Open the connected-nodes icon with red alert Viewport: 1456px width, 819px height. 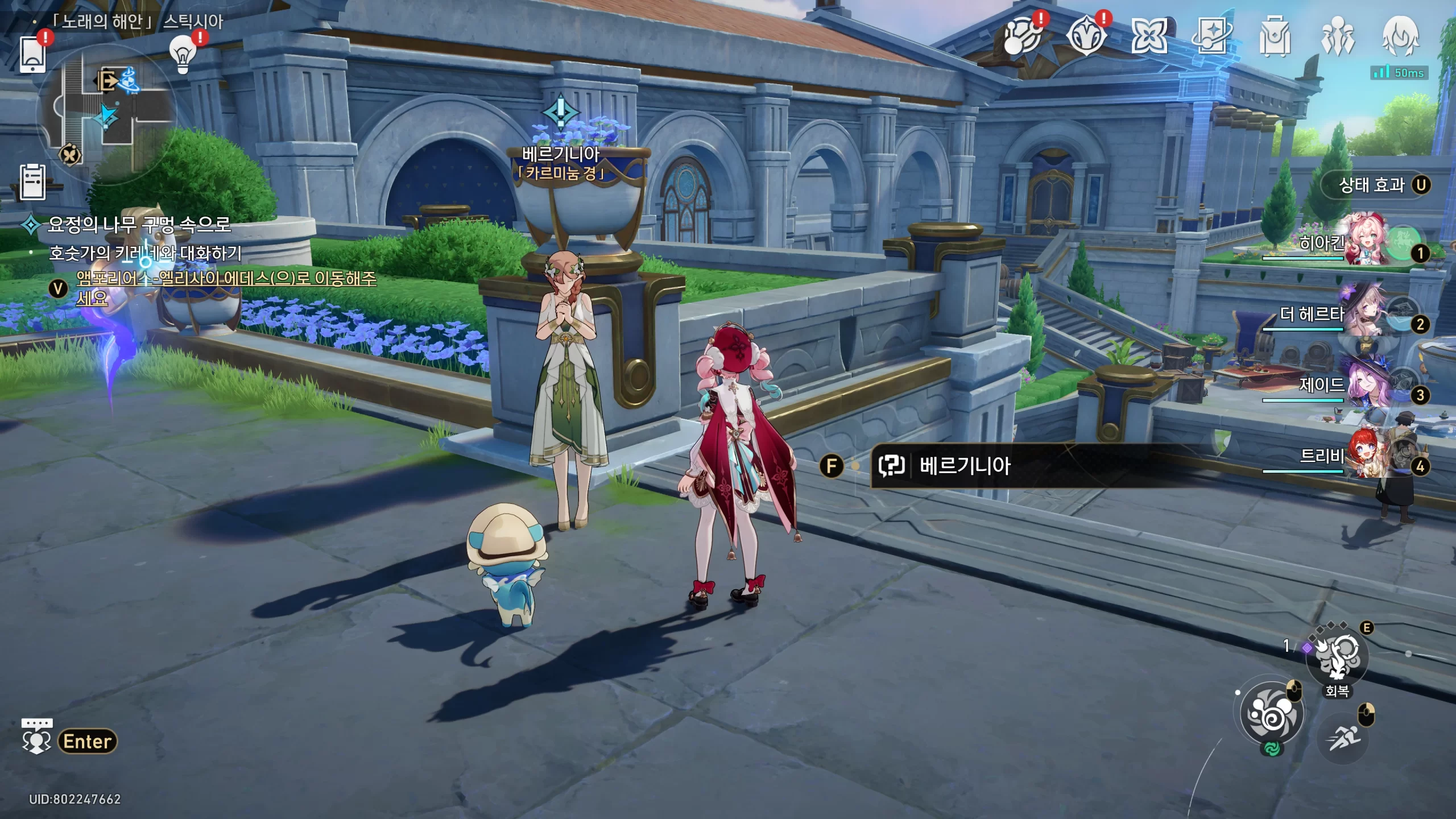point(1022,36)
